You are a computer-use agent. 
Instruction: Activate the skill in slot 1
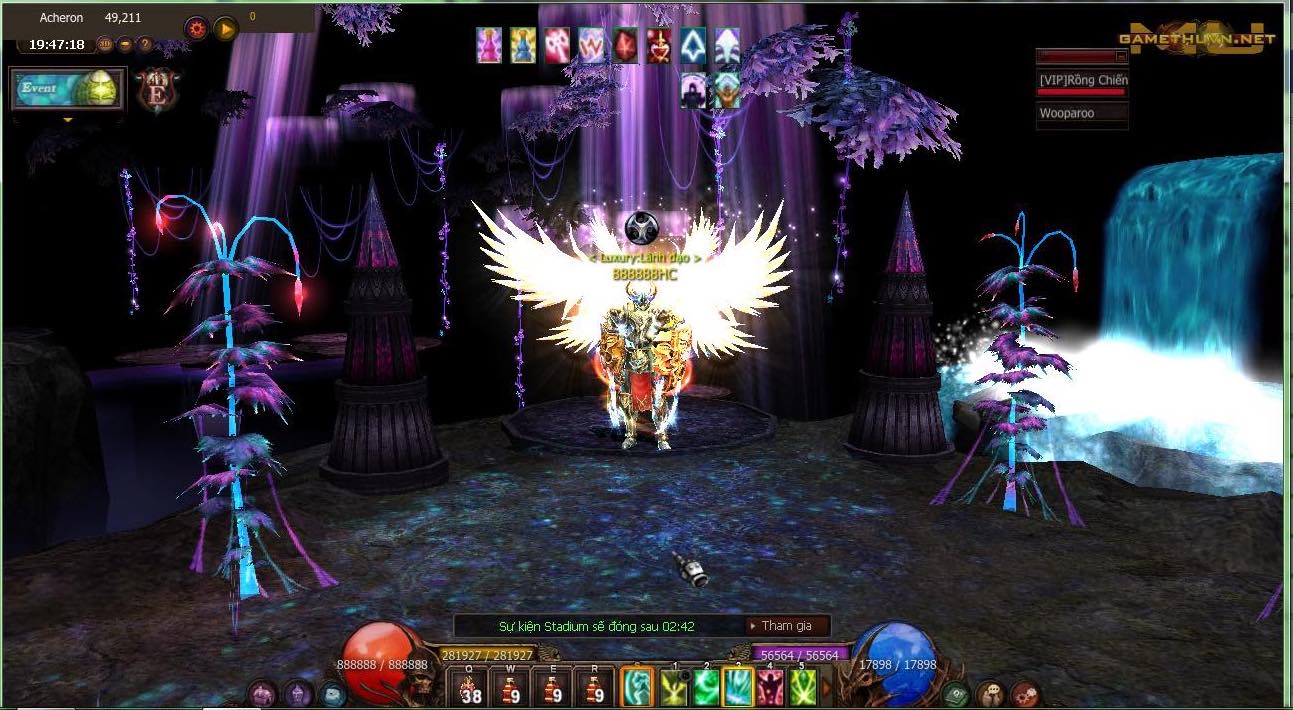[x=674, y=688]
